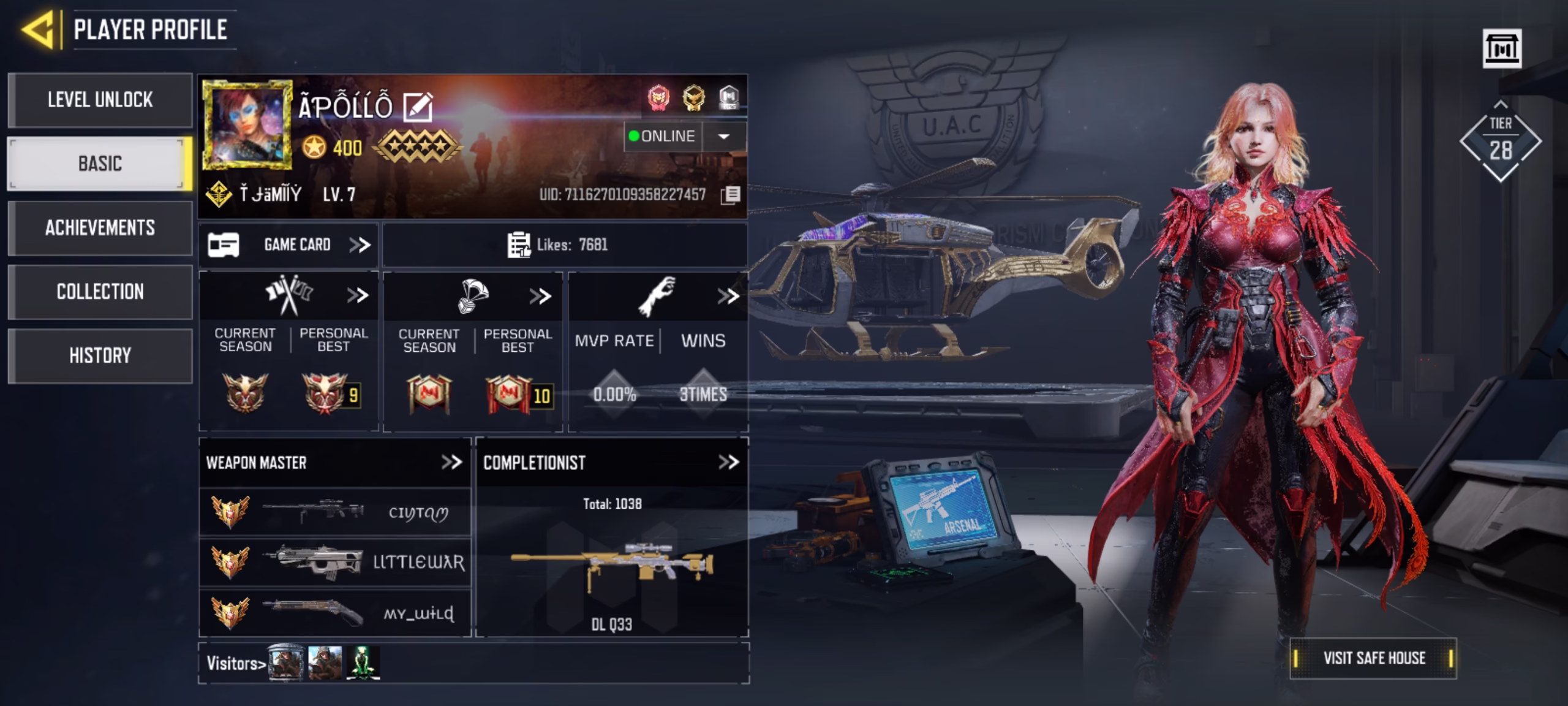This screenshot has width=1568, height=706.
Task: Open the Online status dropdown
Action: pyautogui.click(x=723, y=136)
